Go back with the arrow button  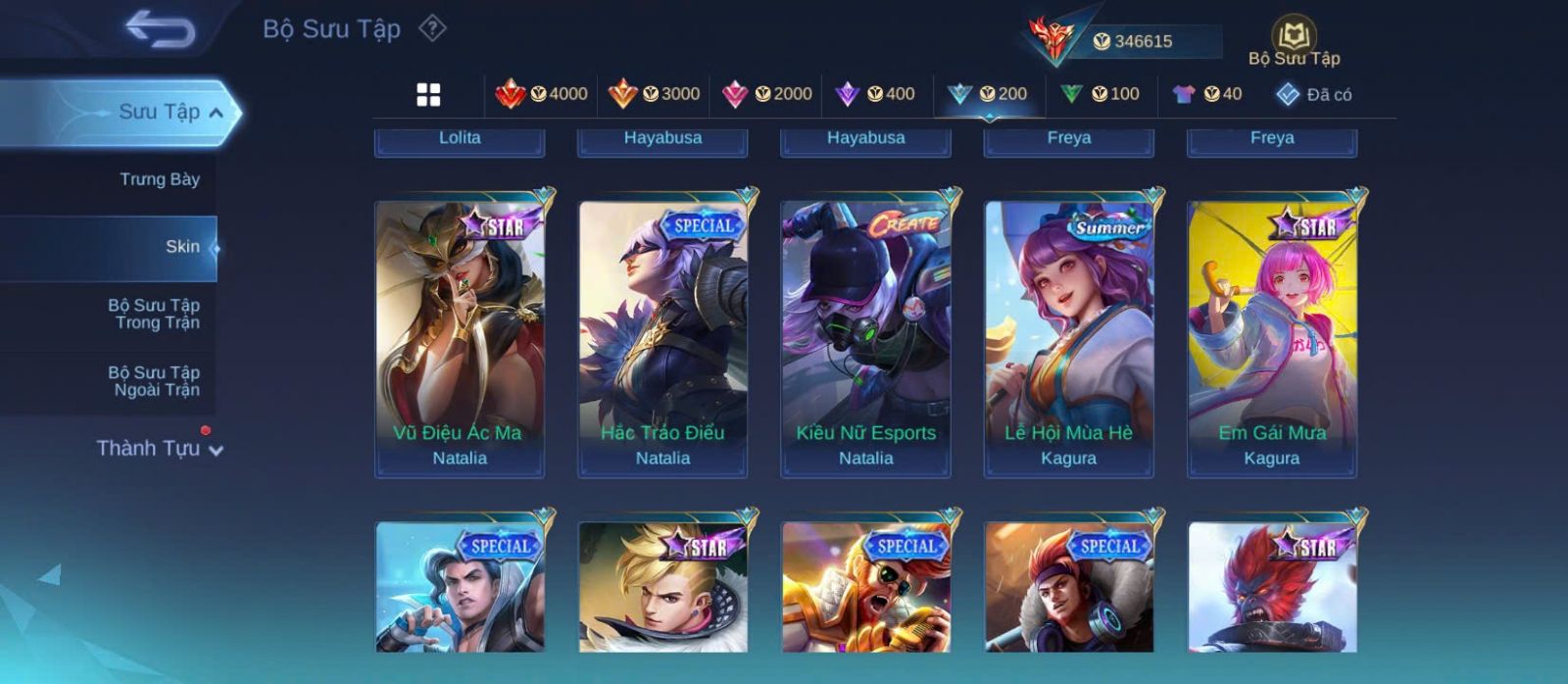pos(160,29)
